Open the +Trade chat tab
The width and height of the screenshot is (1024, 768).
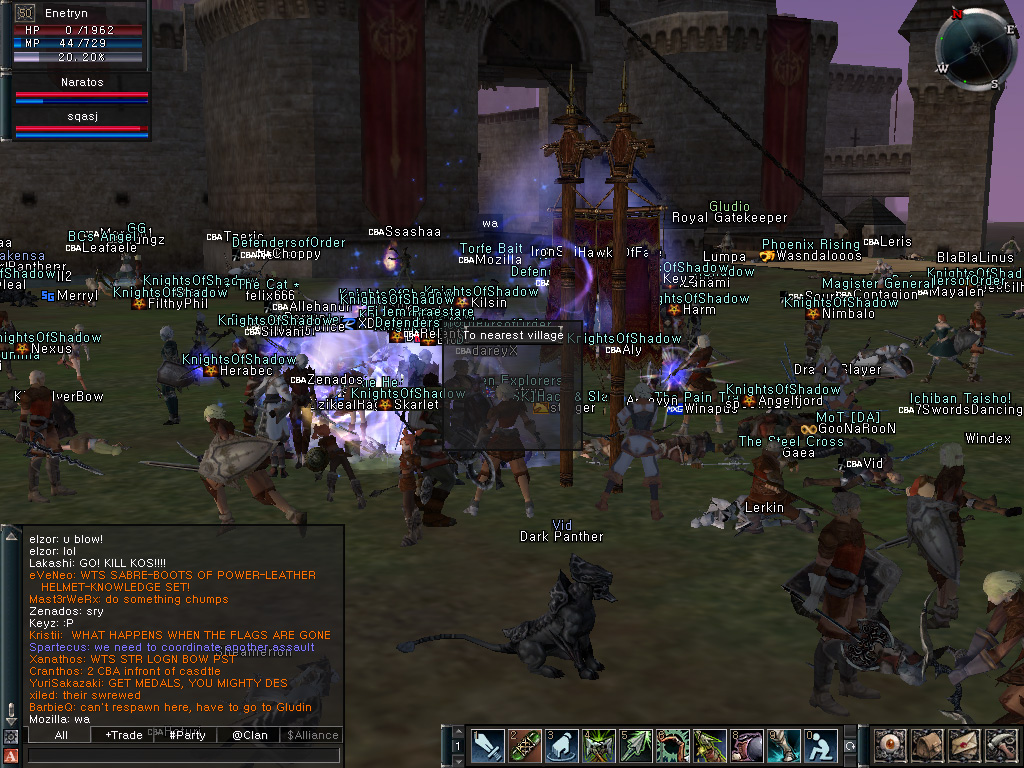point(124,735)
